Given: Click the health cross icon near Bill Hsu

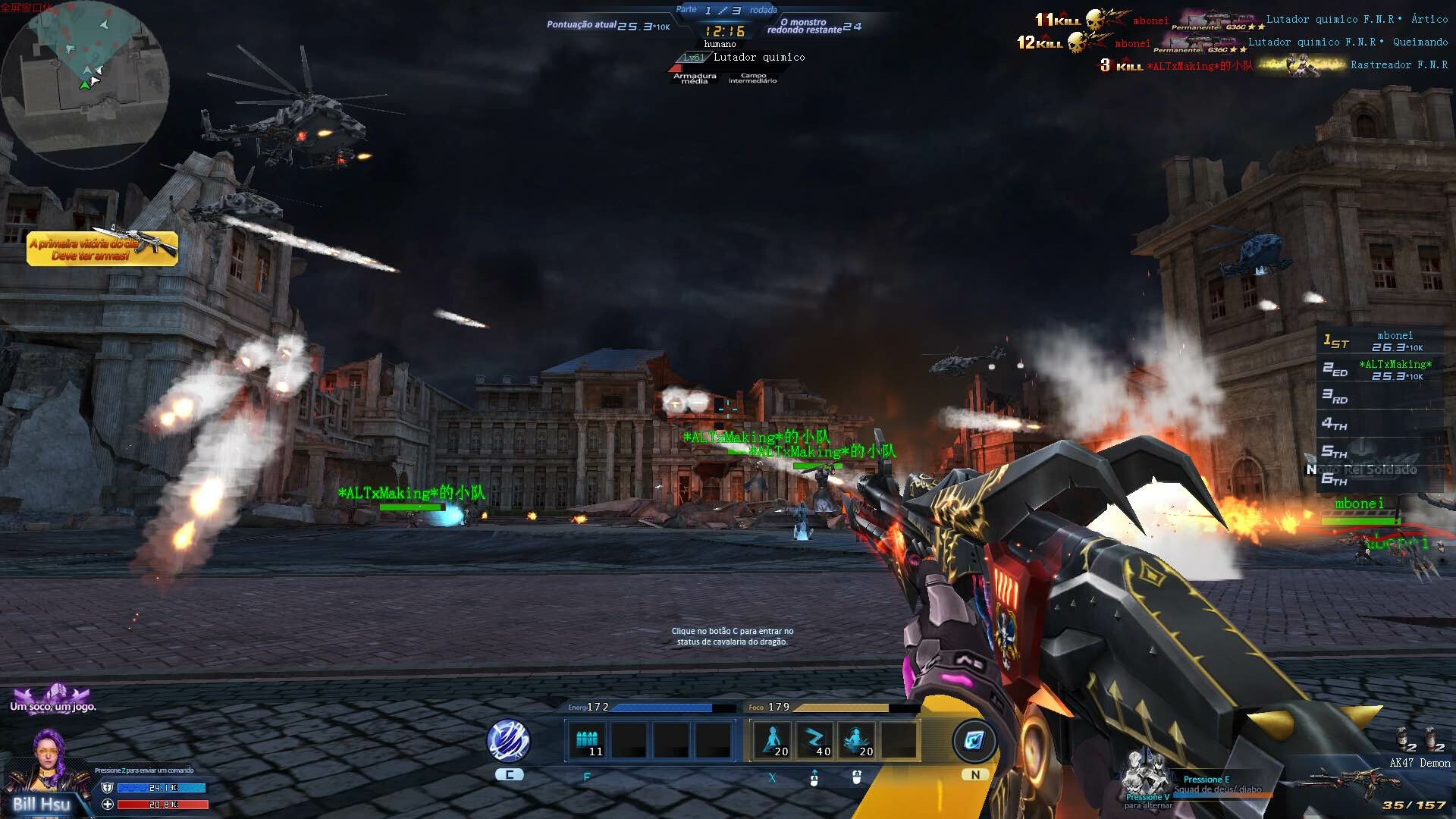Looking at the screenshot, I should [x=108, y=803].
